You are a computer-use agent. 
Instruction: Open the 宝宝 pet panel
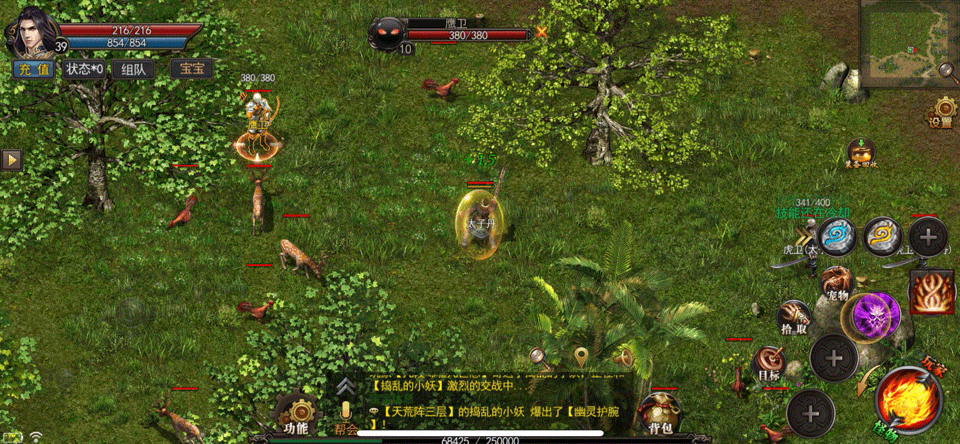tap(190, 69)
